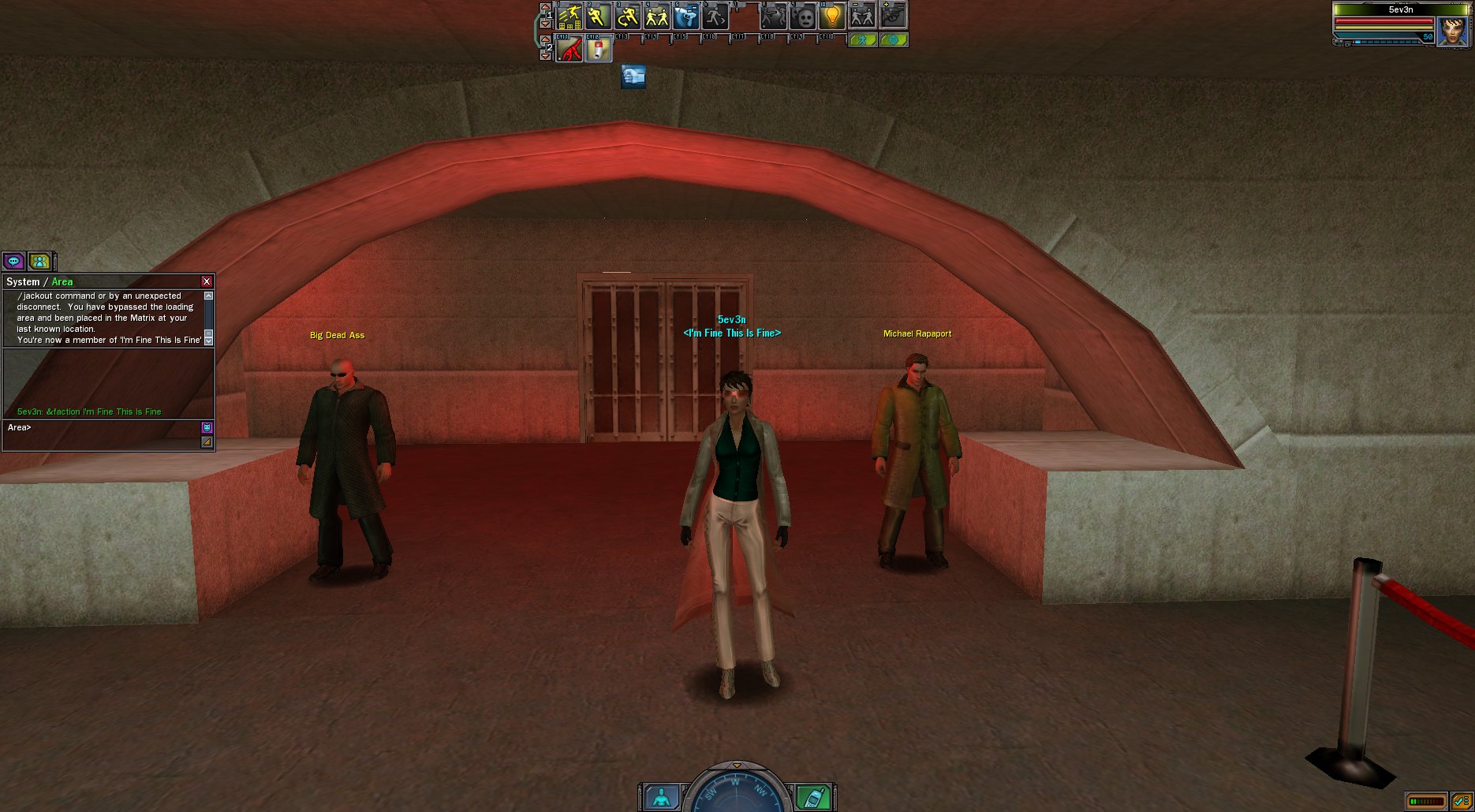Select the skull face ability icon
This screenshot has height=812, width=1475.
(x=803, y=17)
